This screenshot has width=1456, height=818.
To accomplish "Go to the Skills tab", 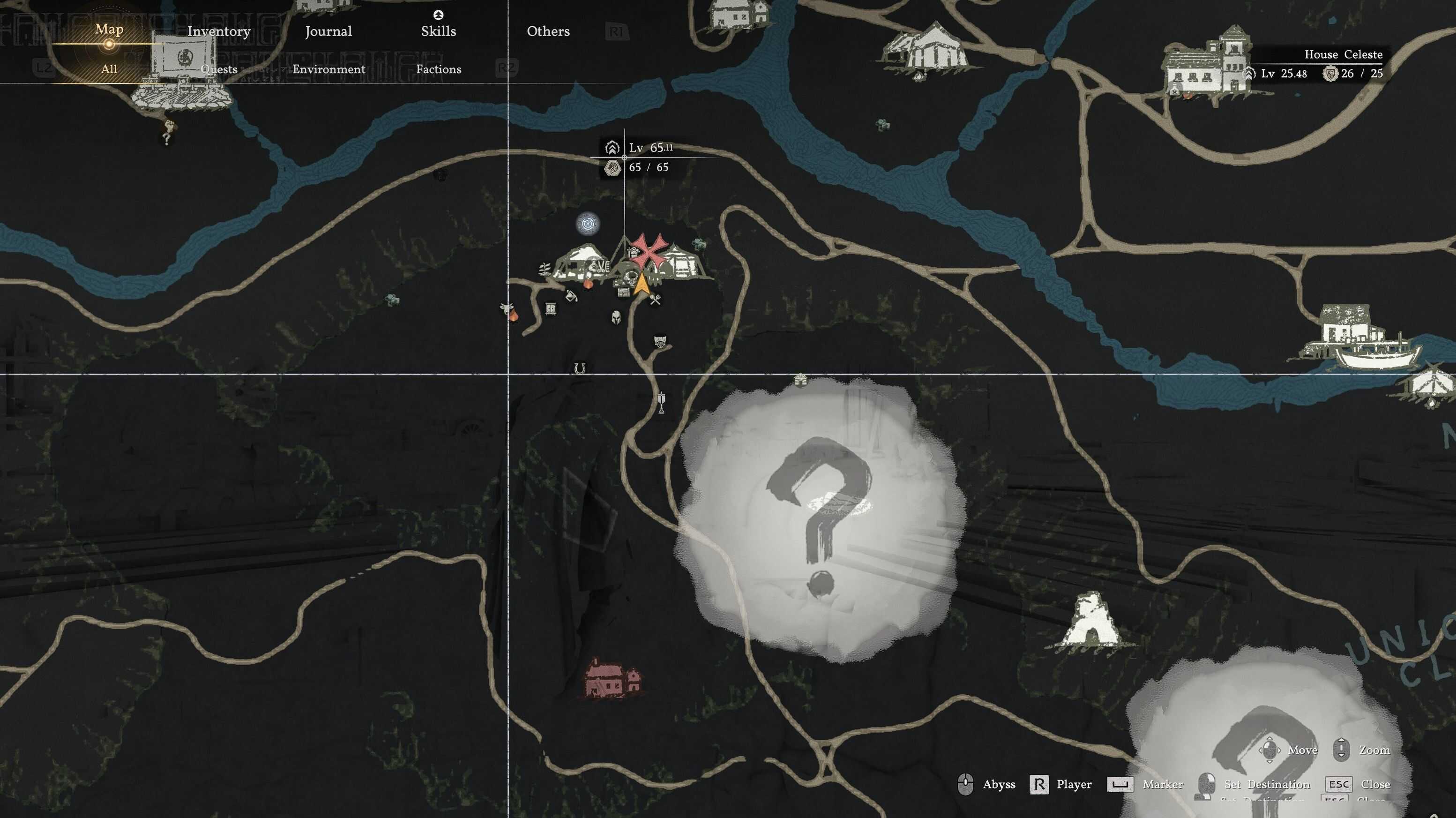I will click(x=438, y=31).
